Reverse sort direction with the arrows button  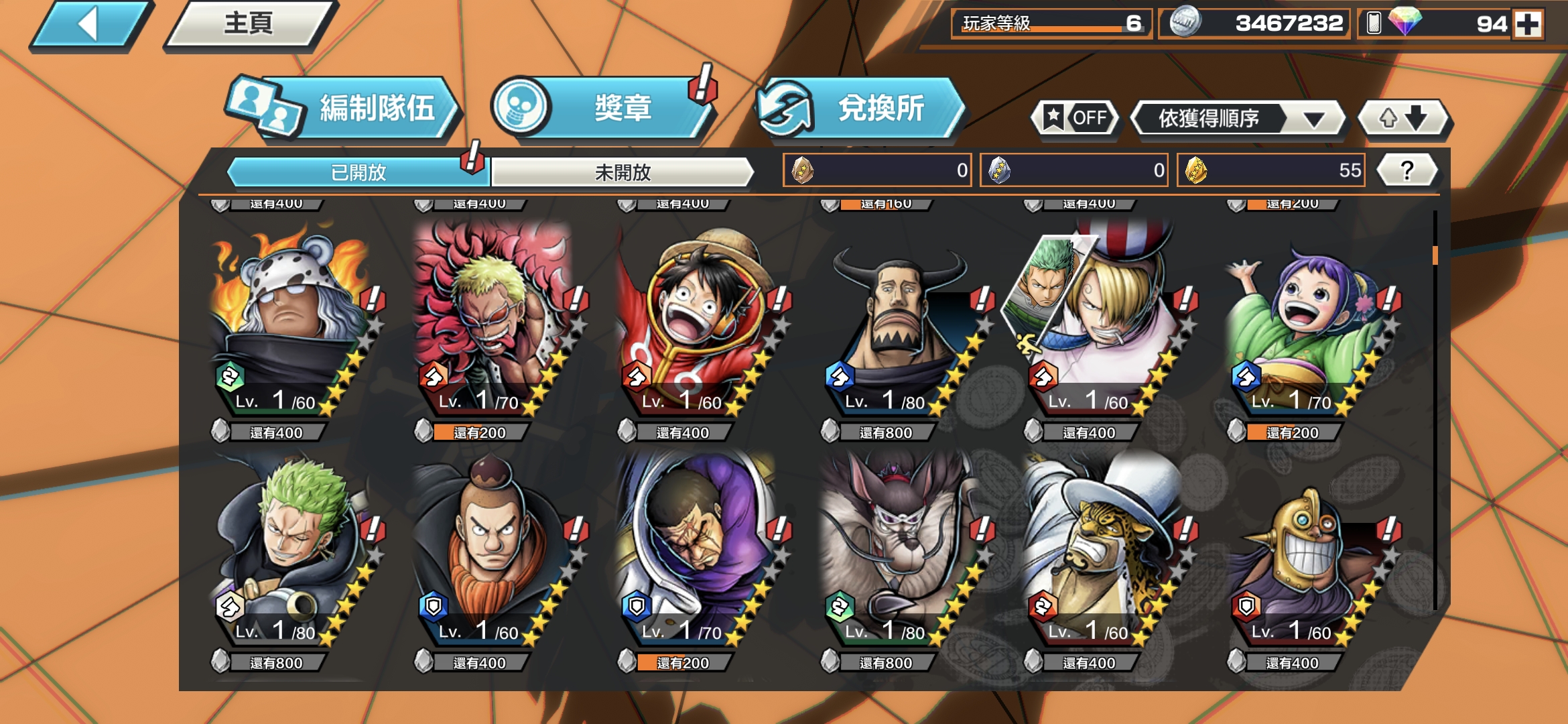(1403, 119)
